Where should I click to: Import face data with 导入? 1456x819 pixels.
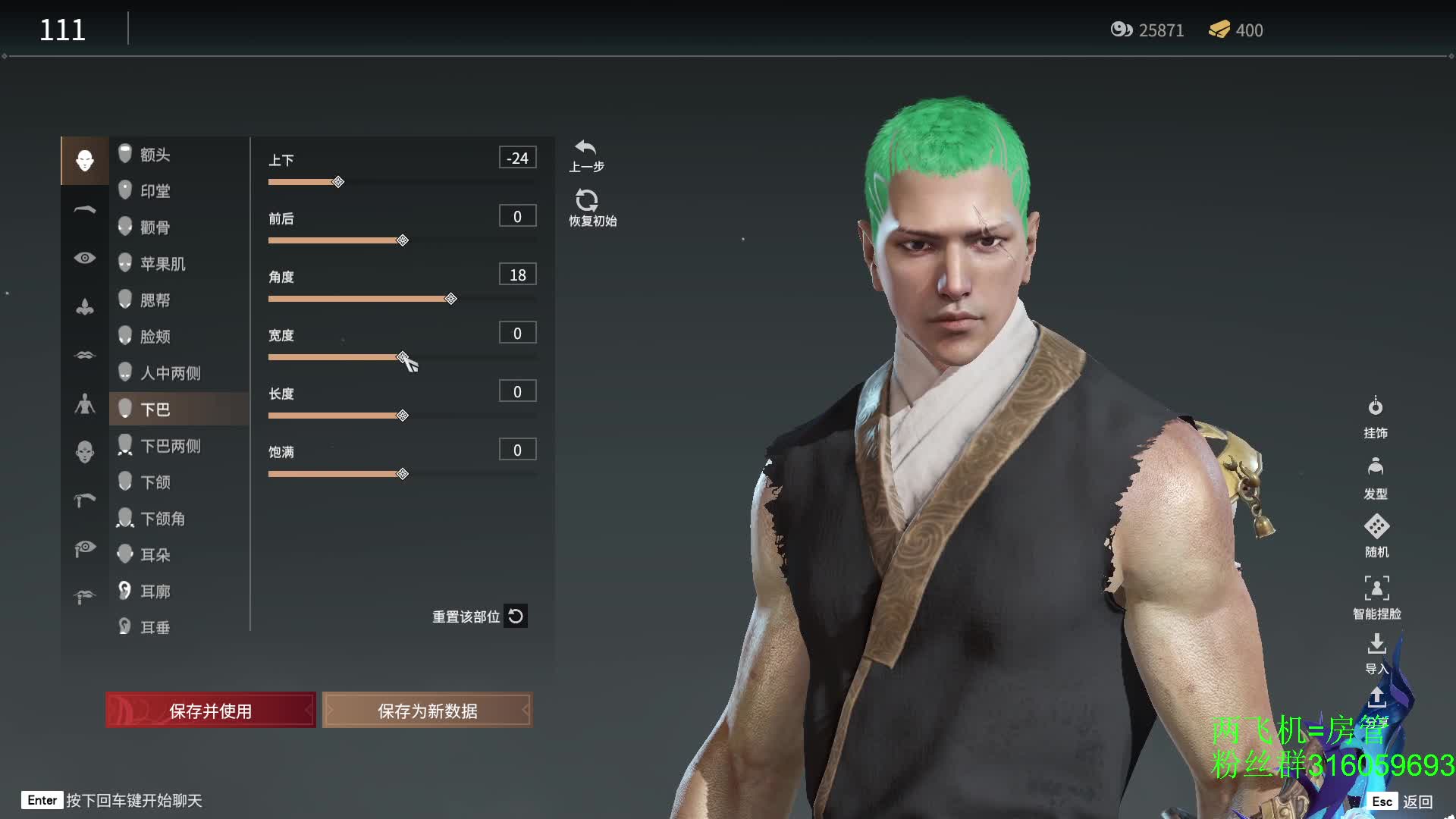[x=1376, y=653]
